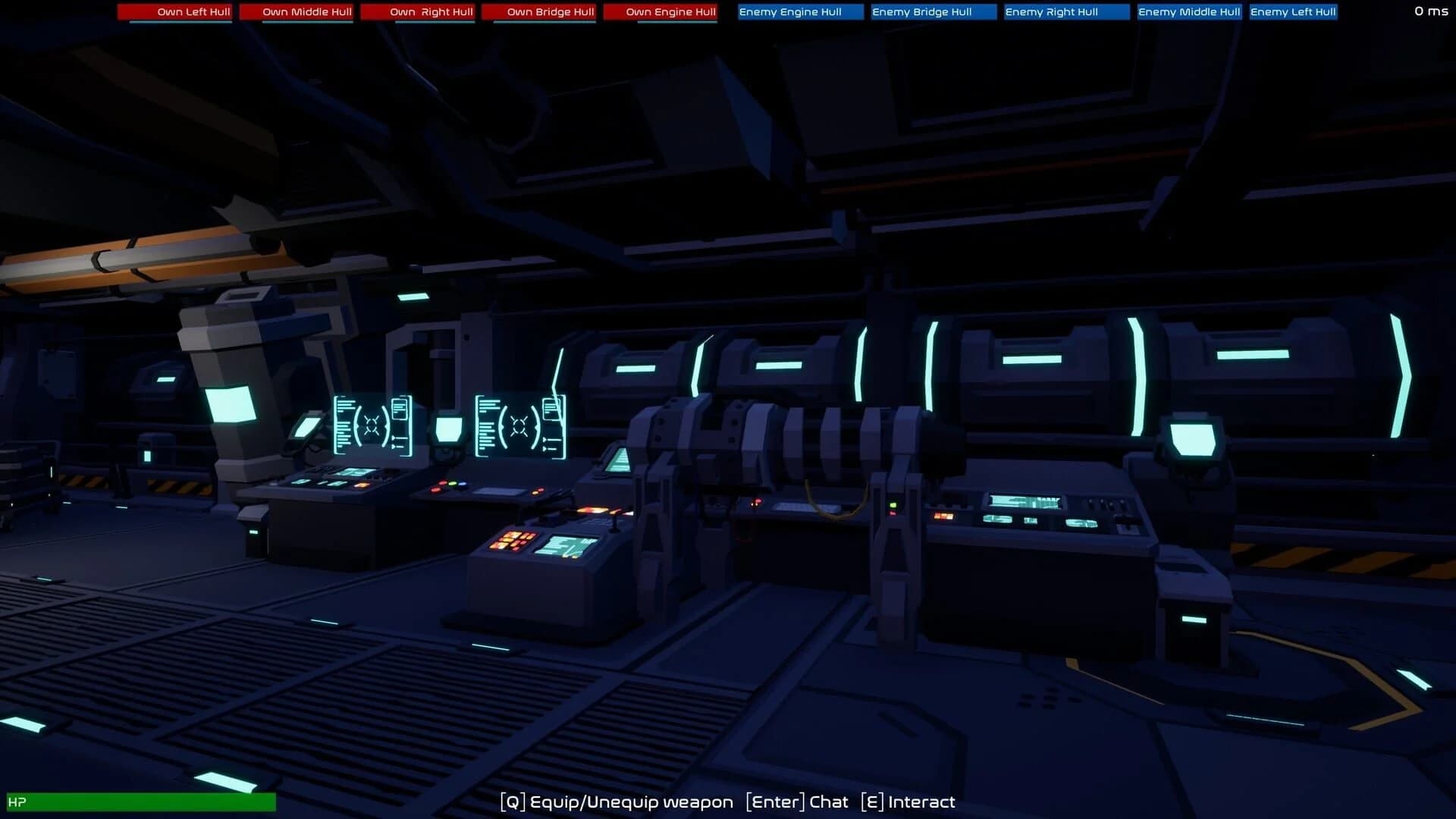Image resolution: width=1456 pixels, height=819 pixels.
Task: Click the Own Engine Hull status indicator
Action: point(661,11)
